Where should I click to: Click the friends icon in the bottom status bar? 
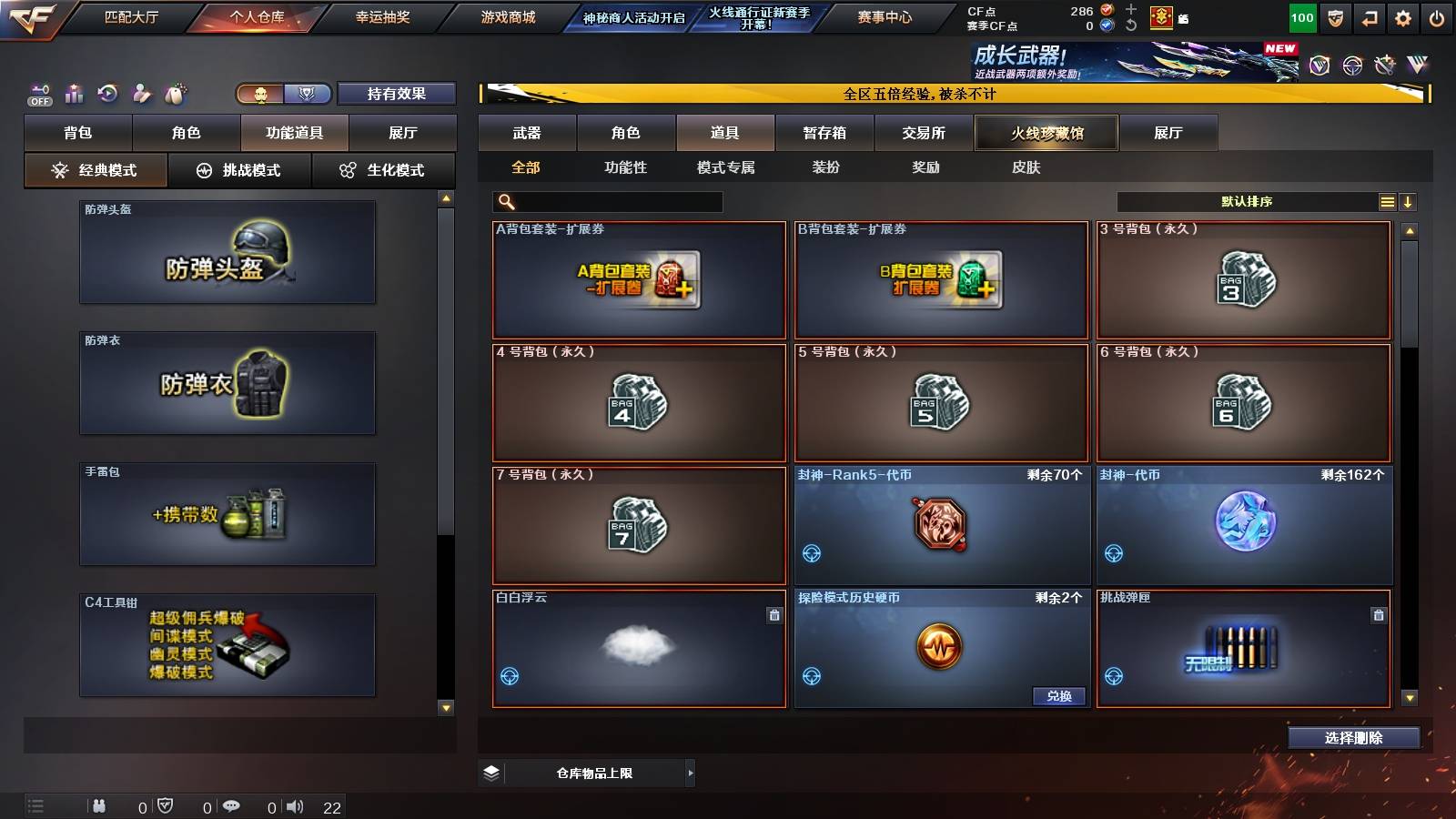click(98, 804)
